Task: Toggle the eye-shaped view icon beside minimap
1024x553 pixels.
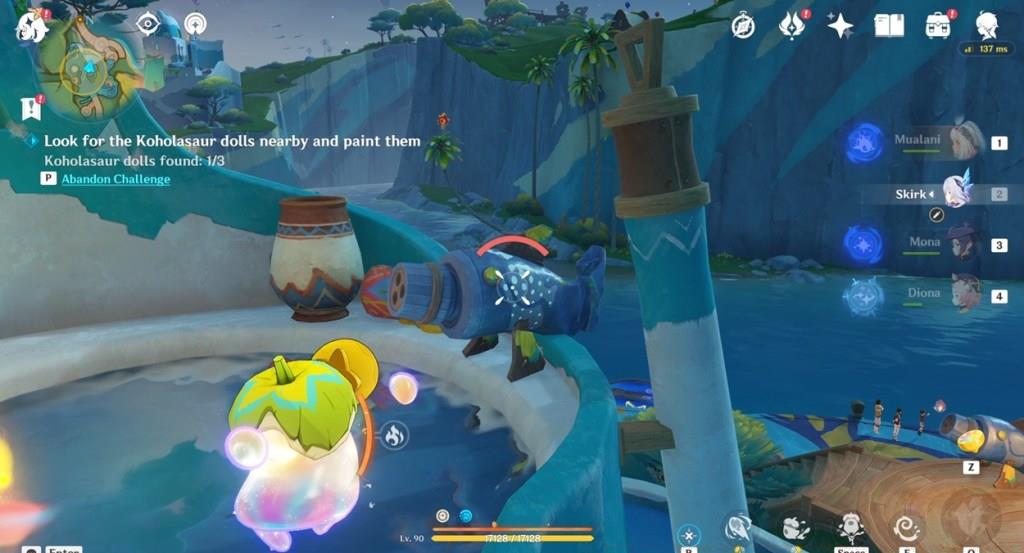Action: pyautogui.click(x=148, y=24)
